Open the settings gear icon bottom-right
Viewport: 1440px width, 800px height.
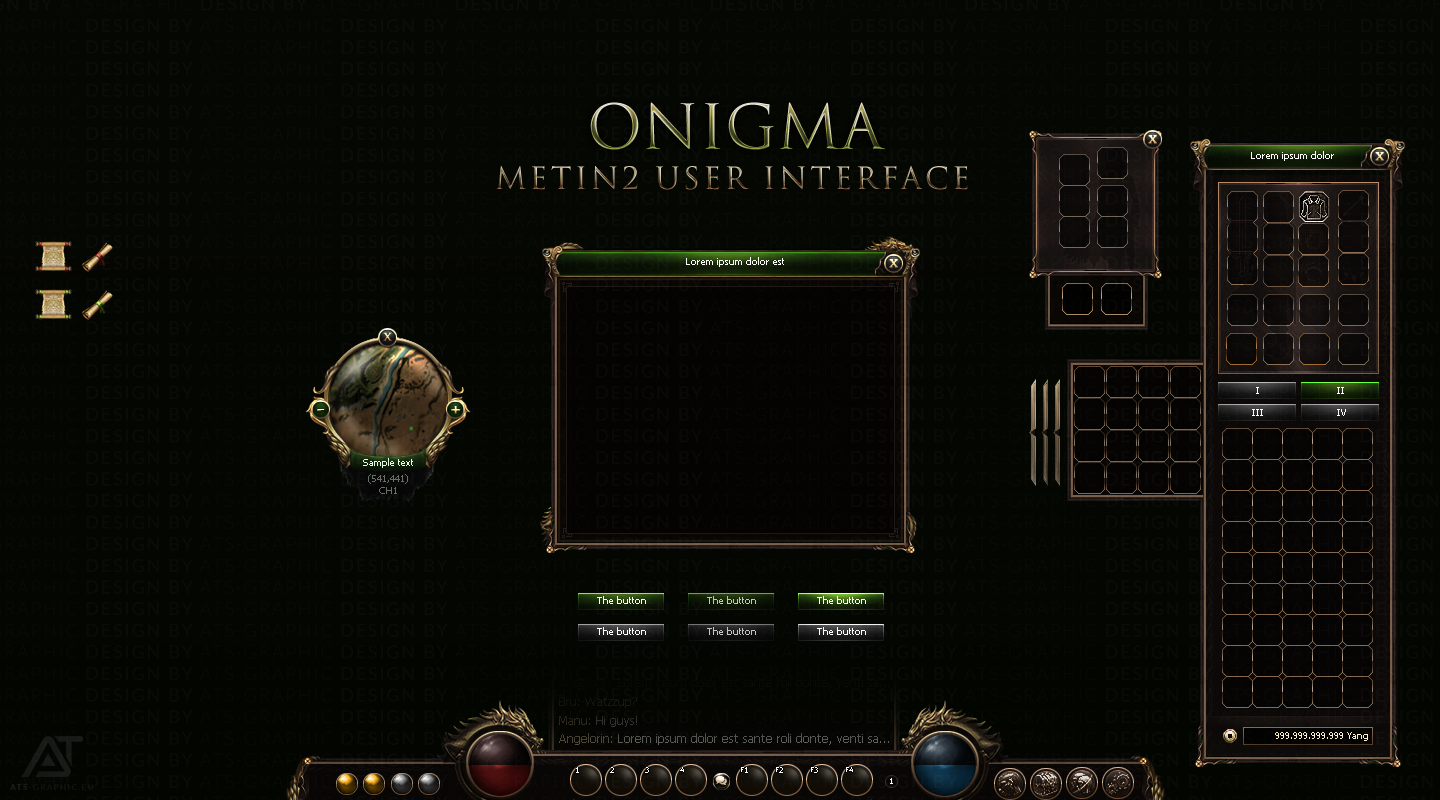point(1120,781)
